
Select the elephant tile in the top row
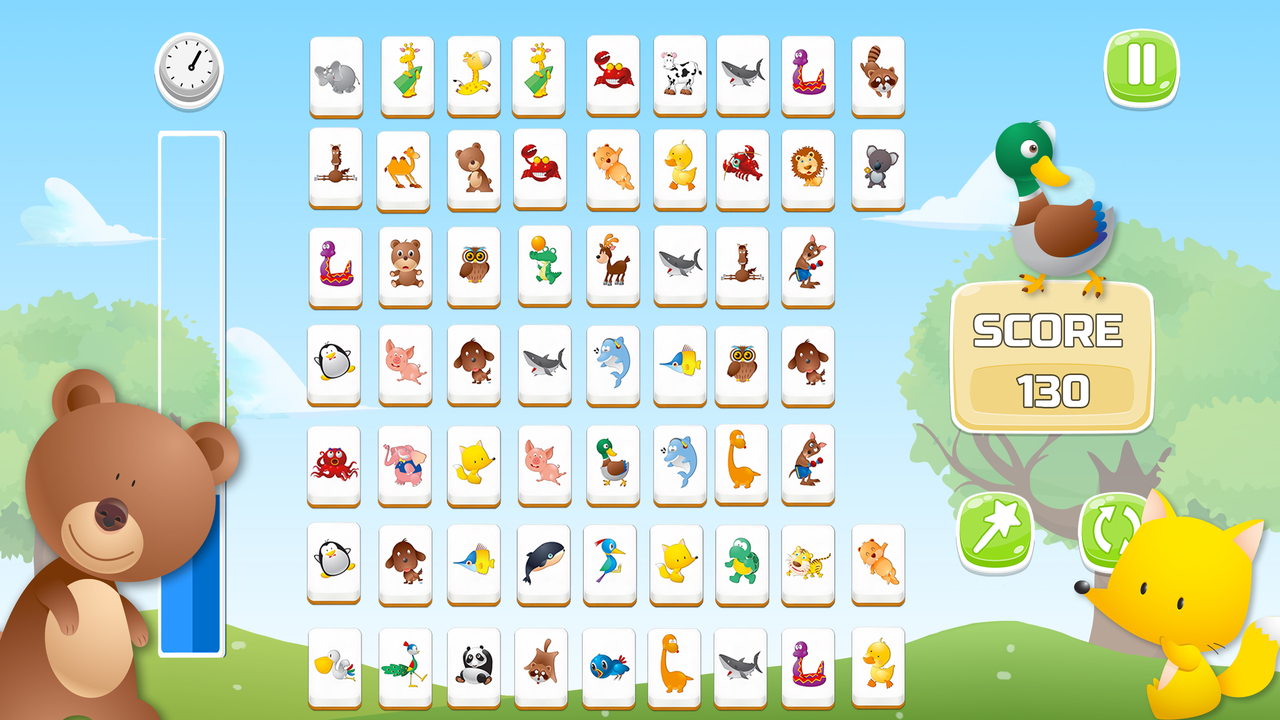(335, 72)
